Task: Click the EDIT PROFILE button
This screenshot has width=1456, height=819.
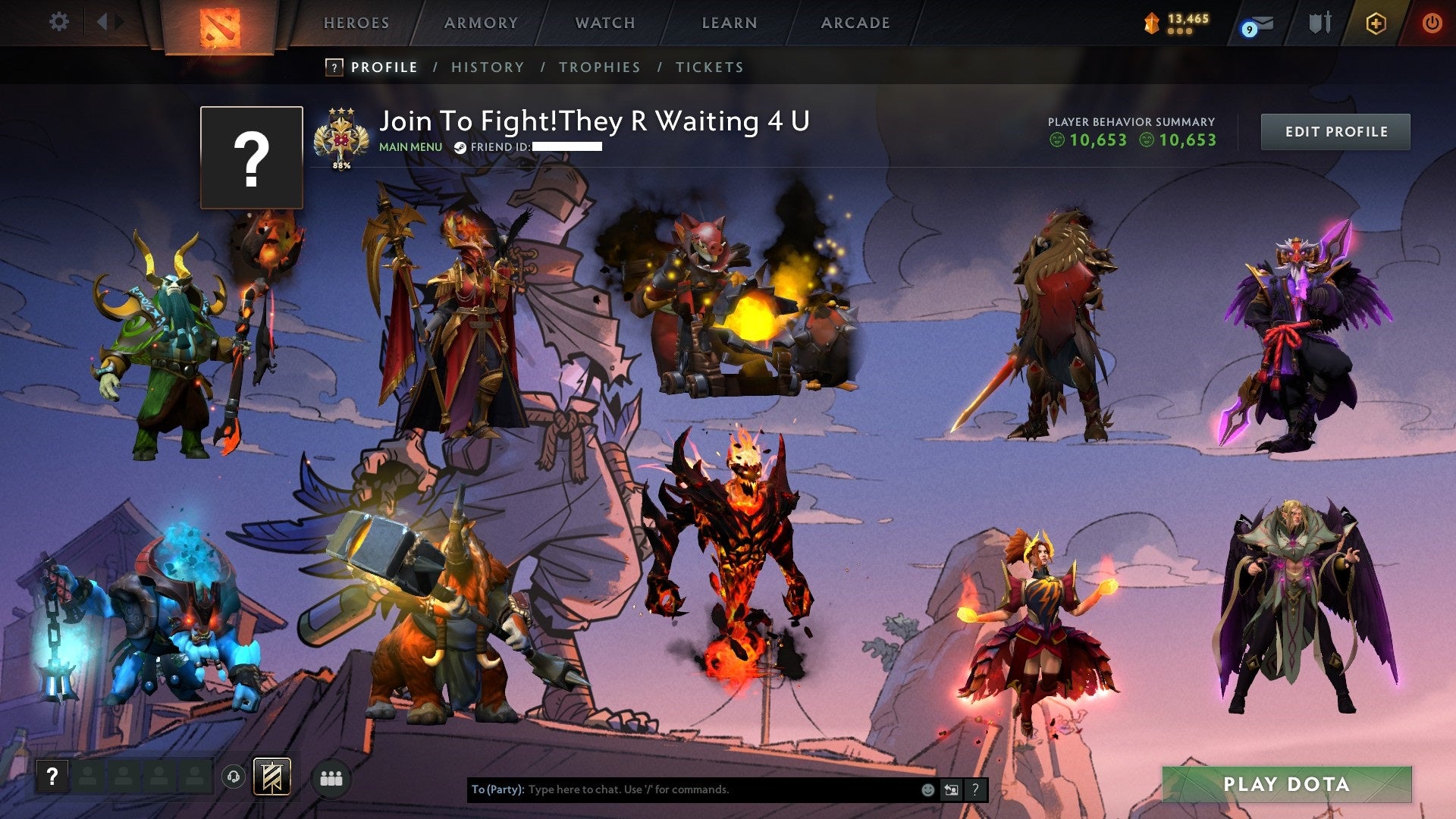Action: coord(1335,131)
